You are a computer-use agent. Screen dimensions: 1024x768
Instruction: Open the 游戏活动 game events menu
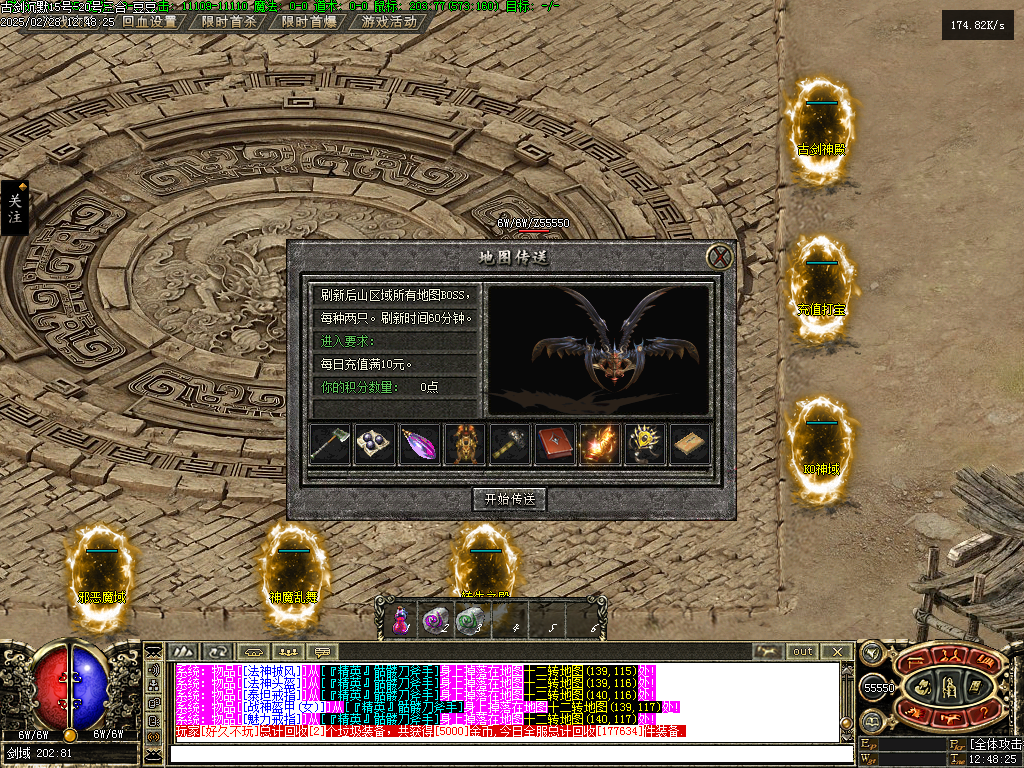click(x=389, y=21)
